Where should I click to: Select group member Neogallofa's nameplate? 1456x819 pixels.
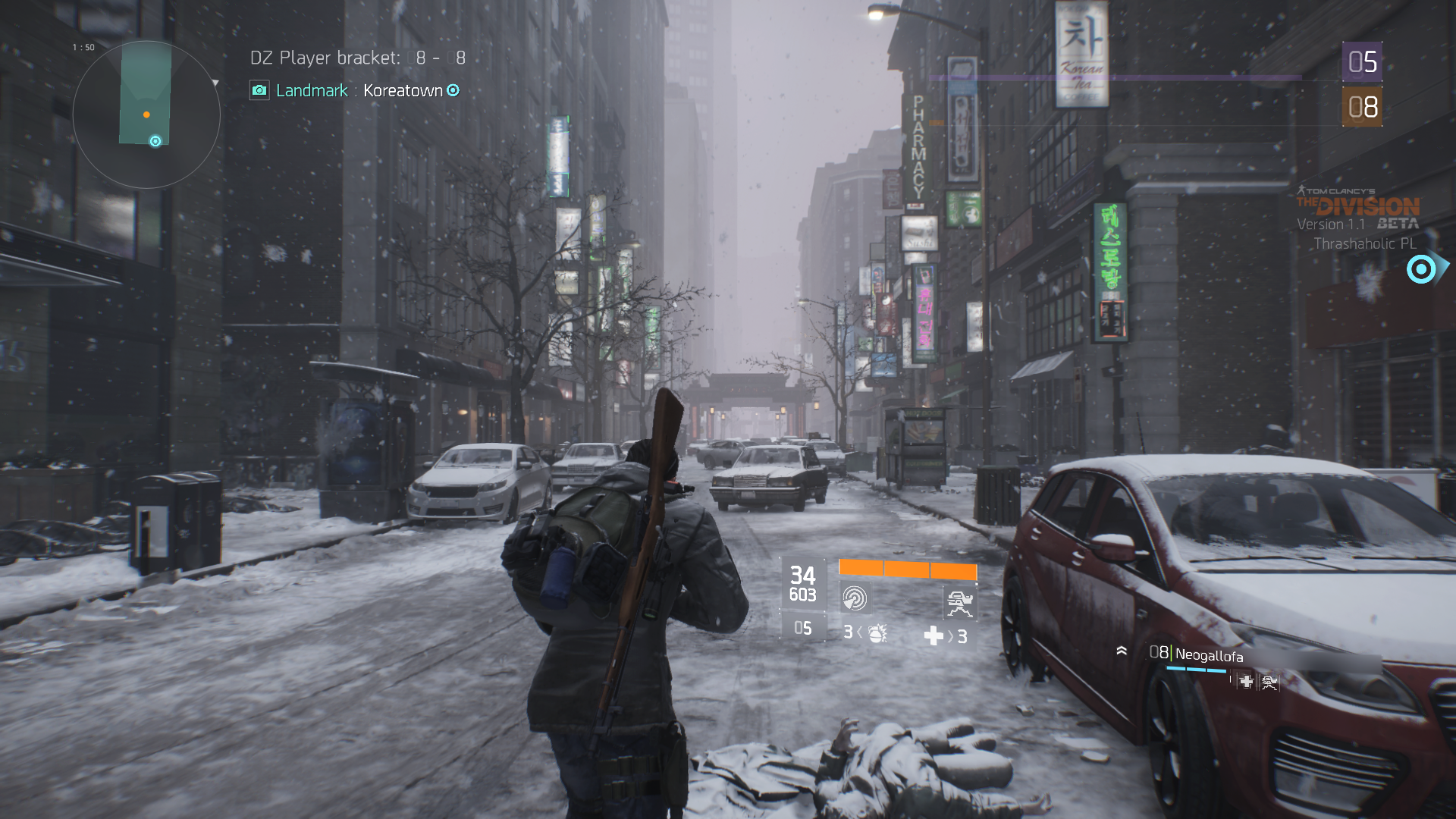click(x=1209, y=655)
